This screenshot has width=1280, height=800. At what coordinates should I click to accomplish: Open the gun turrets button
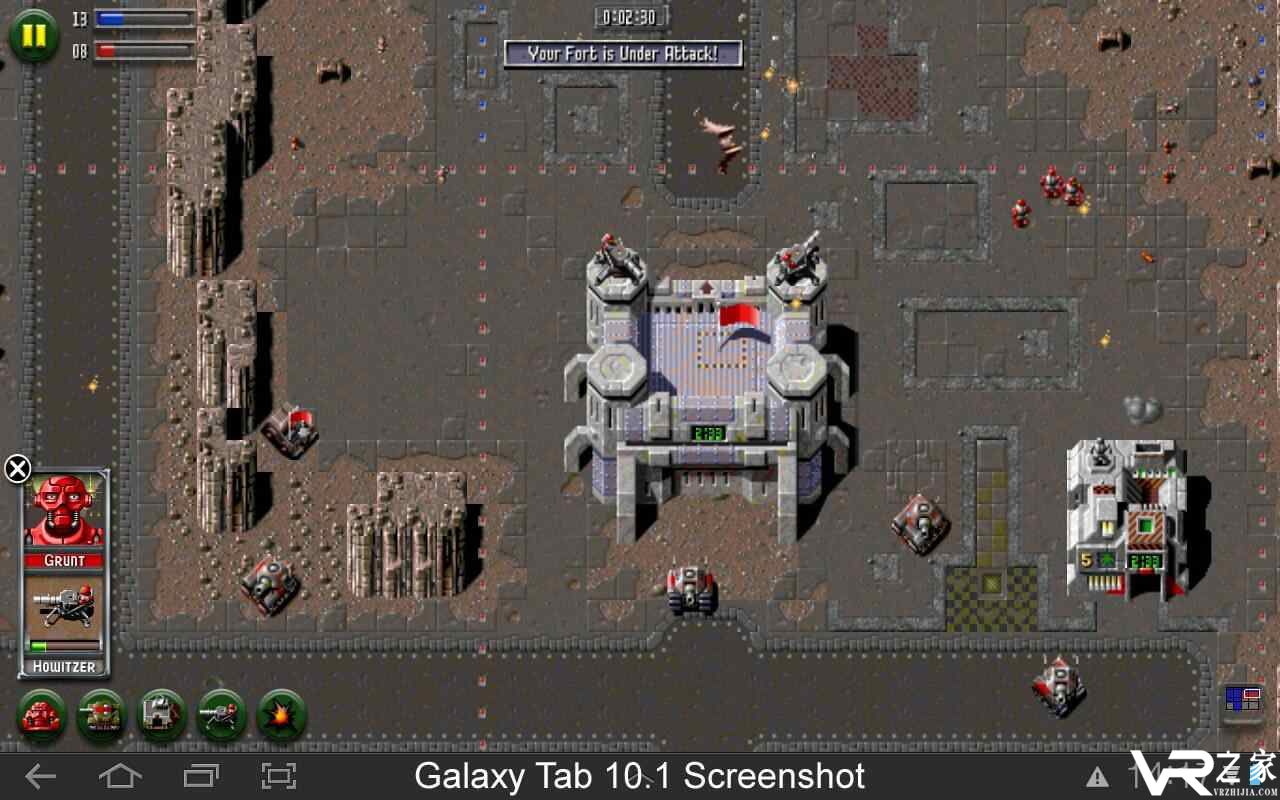coord(222,715)
